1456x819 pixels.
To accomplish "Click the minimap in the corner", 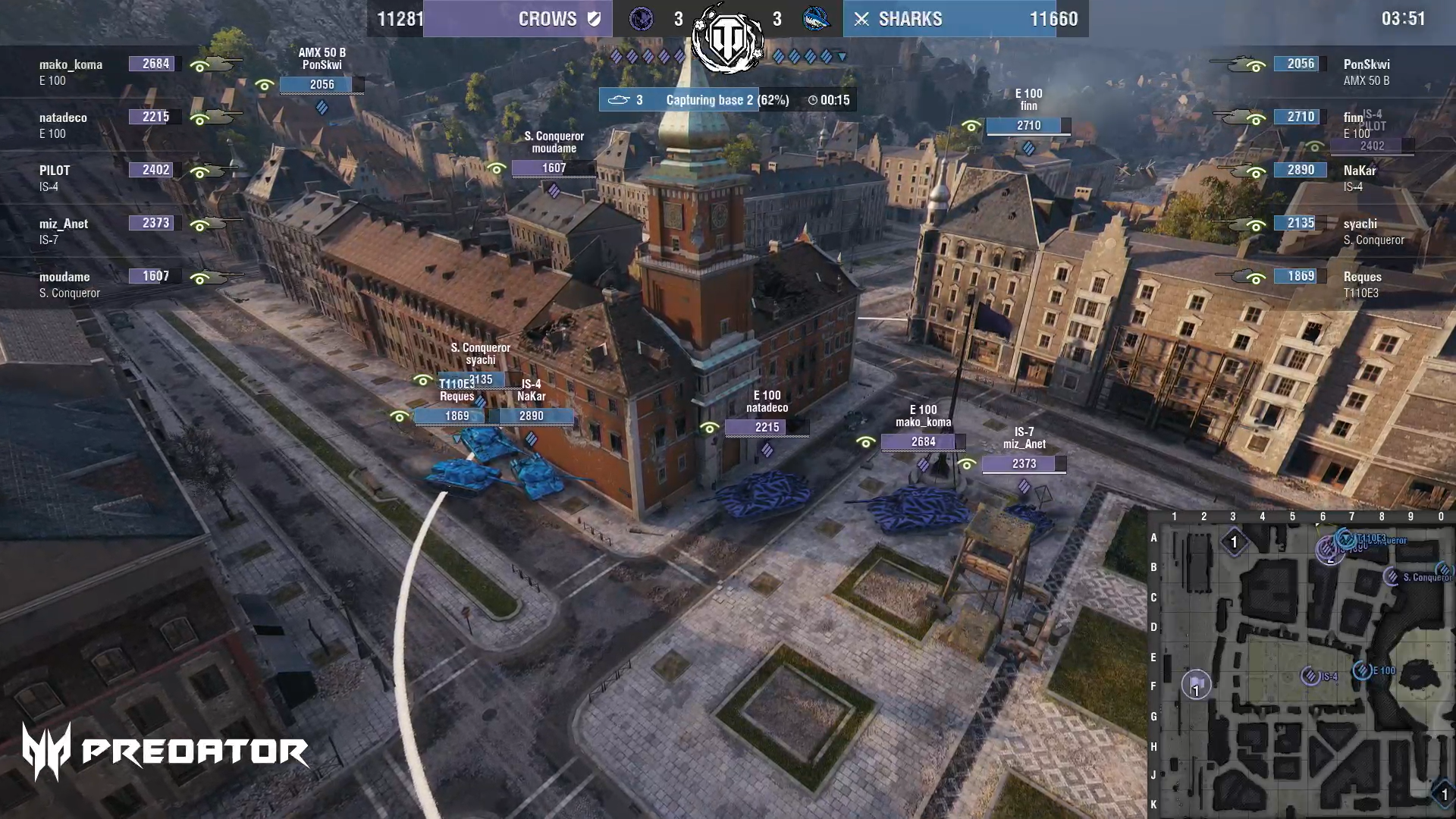I will (1301, 667).
